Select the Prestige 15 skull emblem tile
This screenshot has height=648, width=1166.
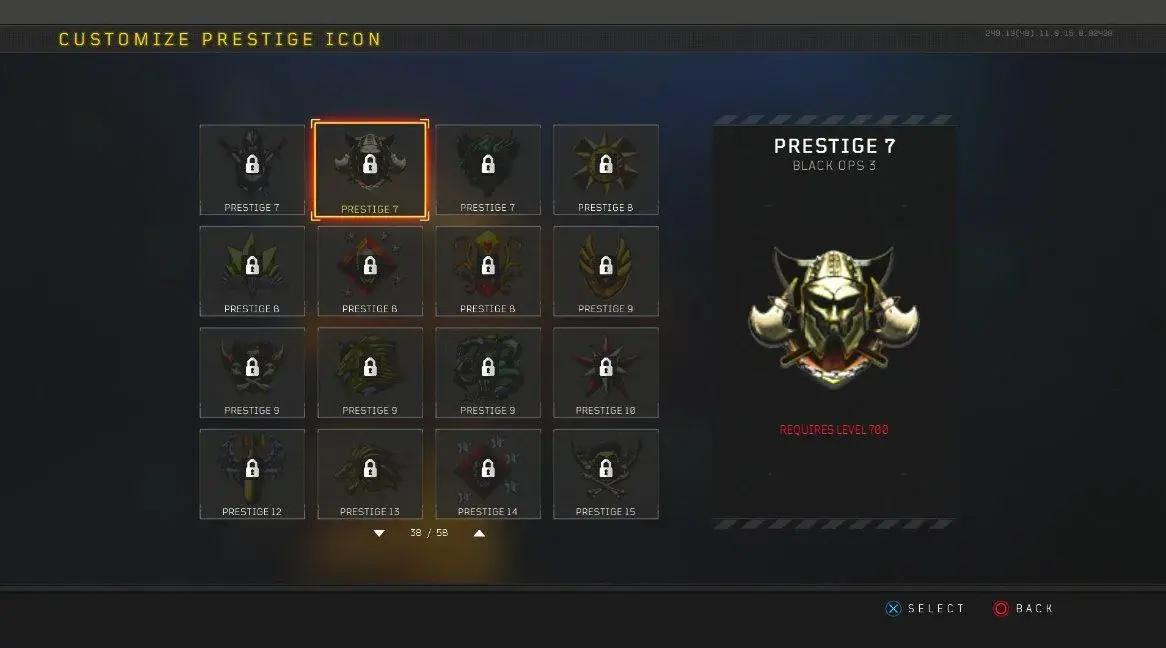(605, 474)
